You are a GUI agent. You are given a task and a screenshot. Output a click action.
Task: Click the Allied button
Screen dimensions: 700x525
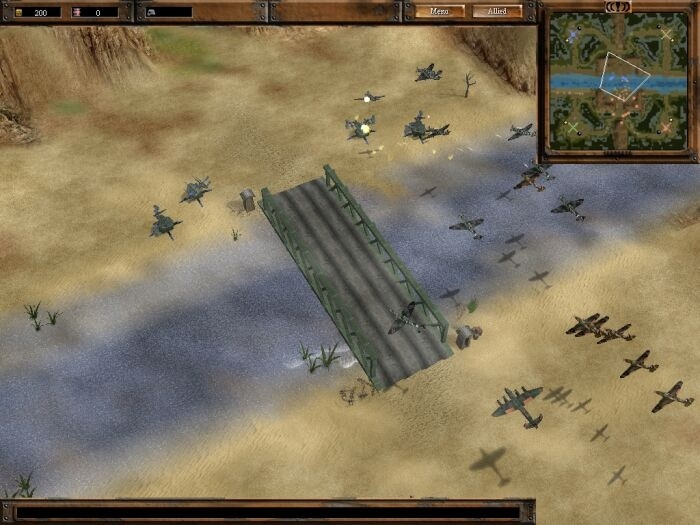click(498, 12)
